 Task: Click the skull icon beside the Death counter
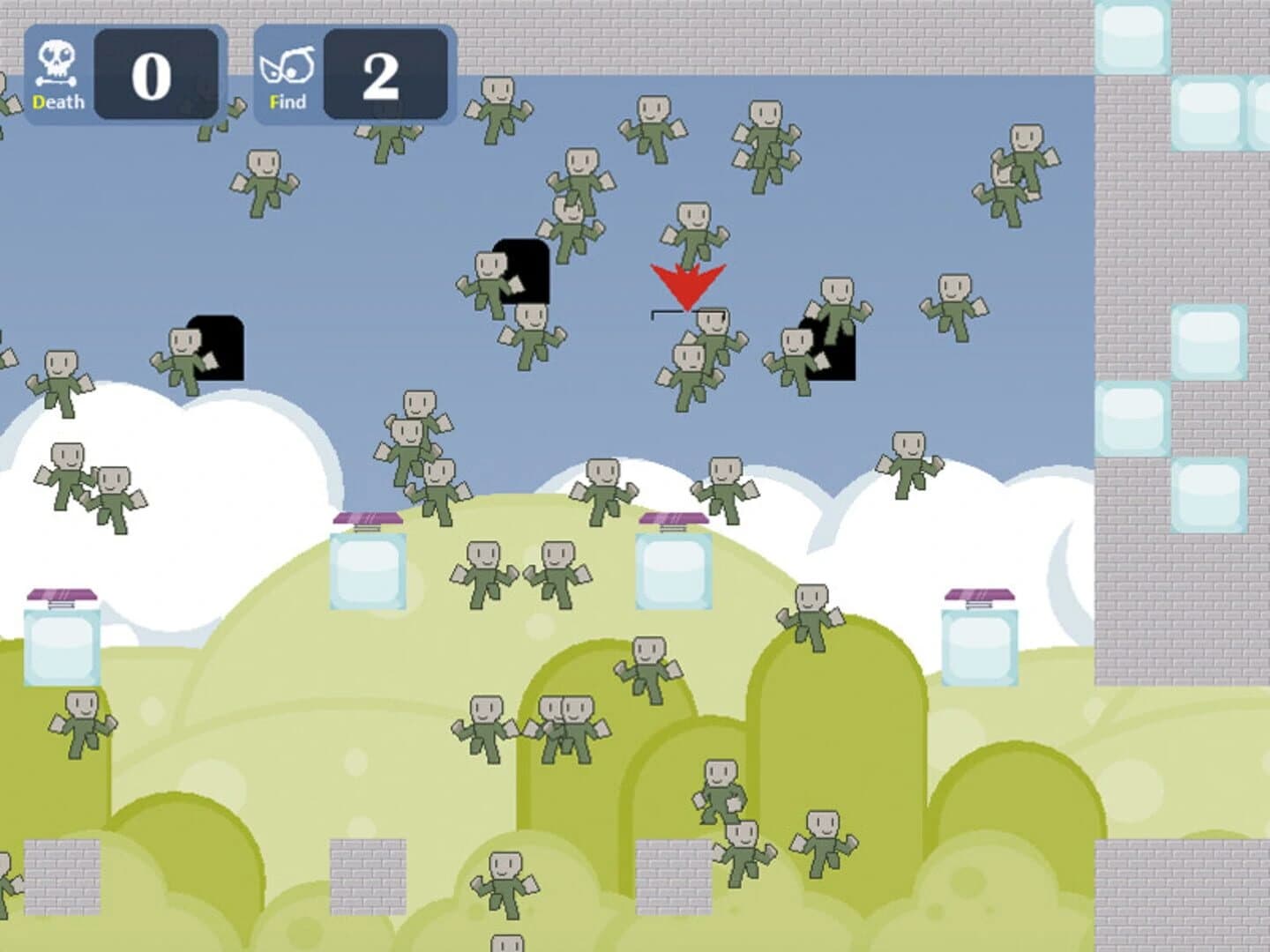[57, 62]
